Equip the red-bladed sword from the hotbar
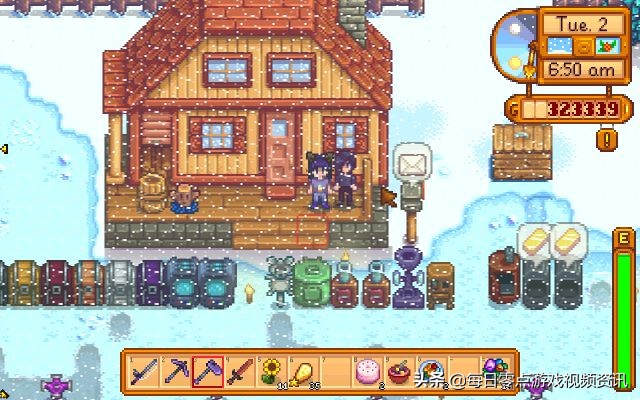Viewport: 640px width, 400px height. 238,372
